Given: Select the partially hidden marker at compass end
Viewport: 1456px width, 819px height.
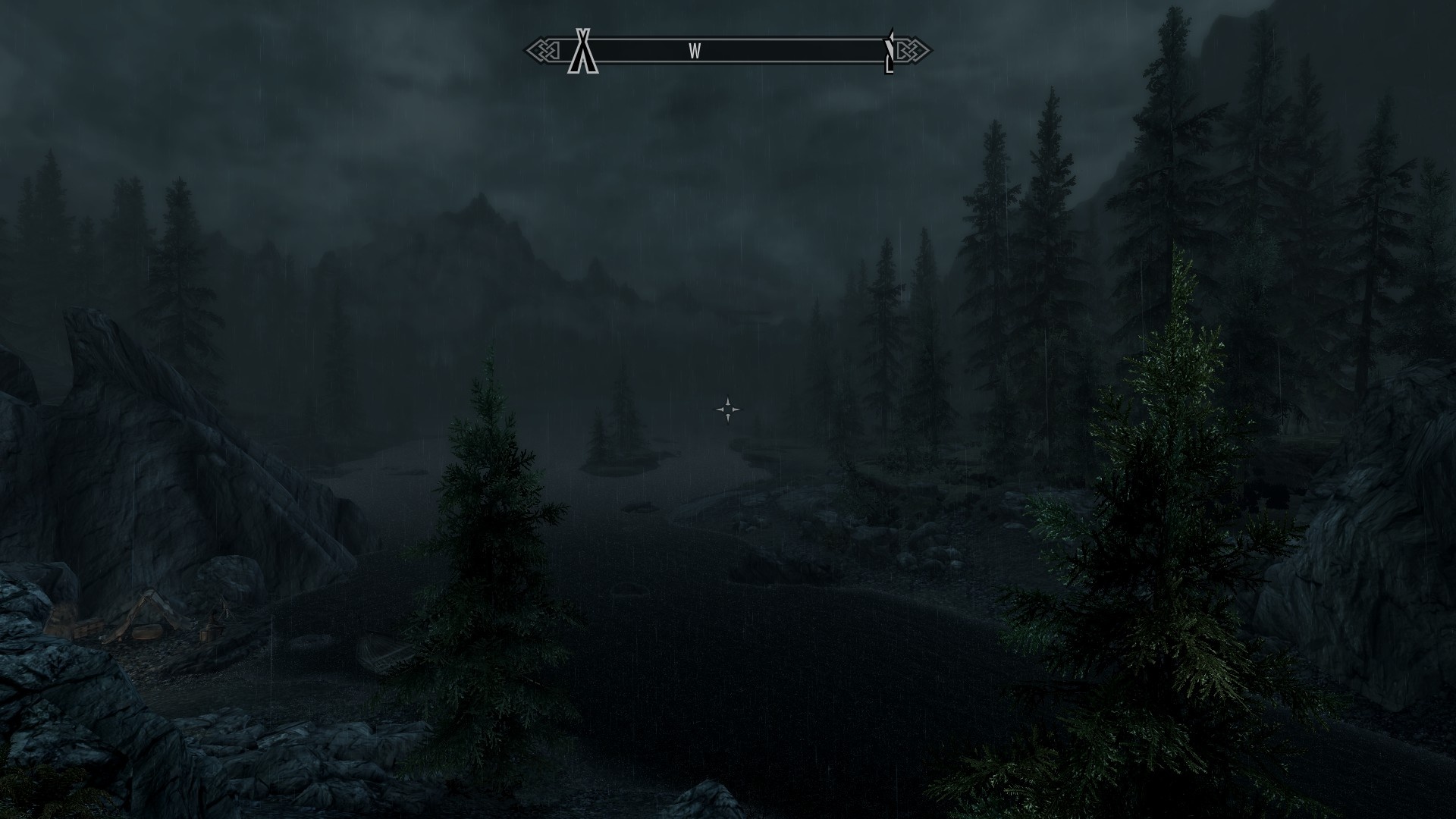Looking at the screenshot, I should [890, 52].
